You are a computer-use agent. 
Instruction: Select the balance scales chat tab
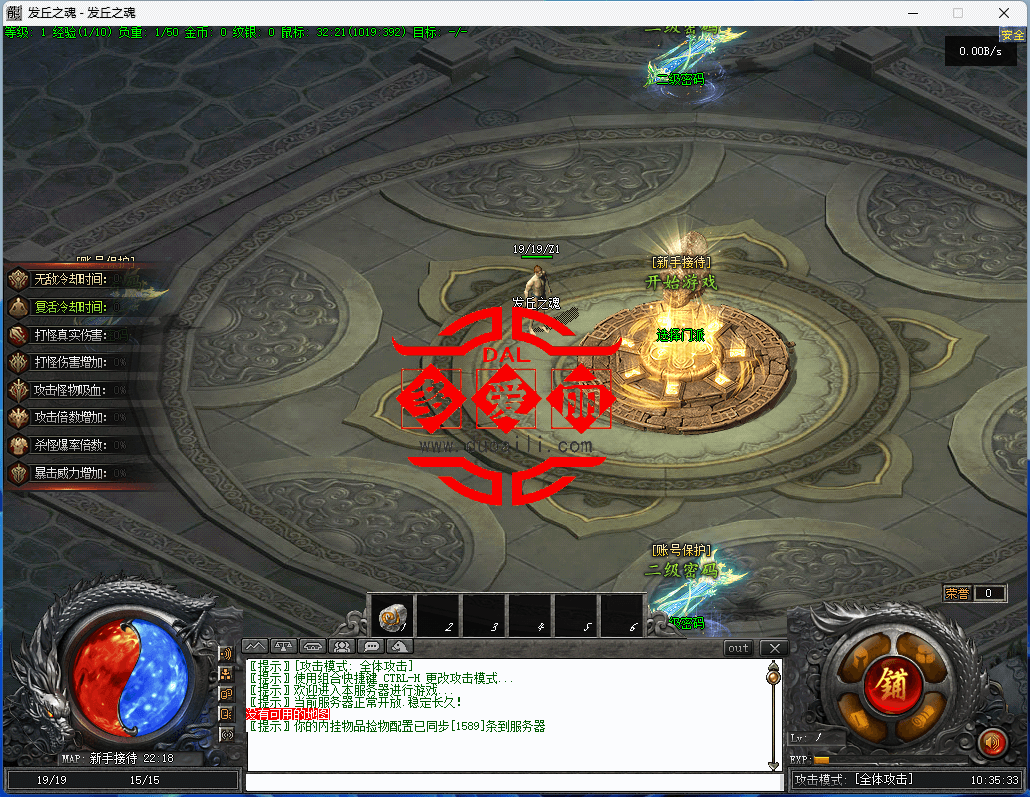click(284, 647)
